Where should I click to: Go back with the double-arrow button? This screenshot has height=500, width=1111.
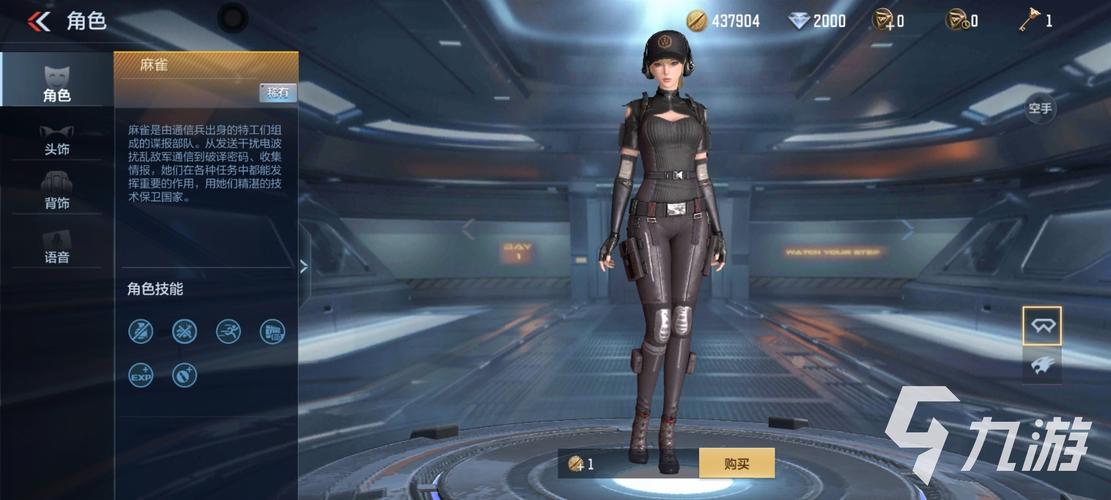point(39,21)
